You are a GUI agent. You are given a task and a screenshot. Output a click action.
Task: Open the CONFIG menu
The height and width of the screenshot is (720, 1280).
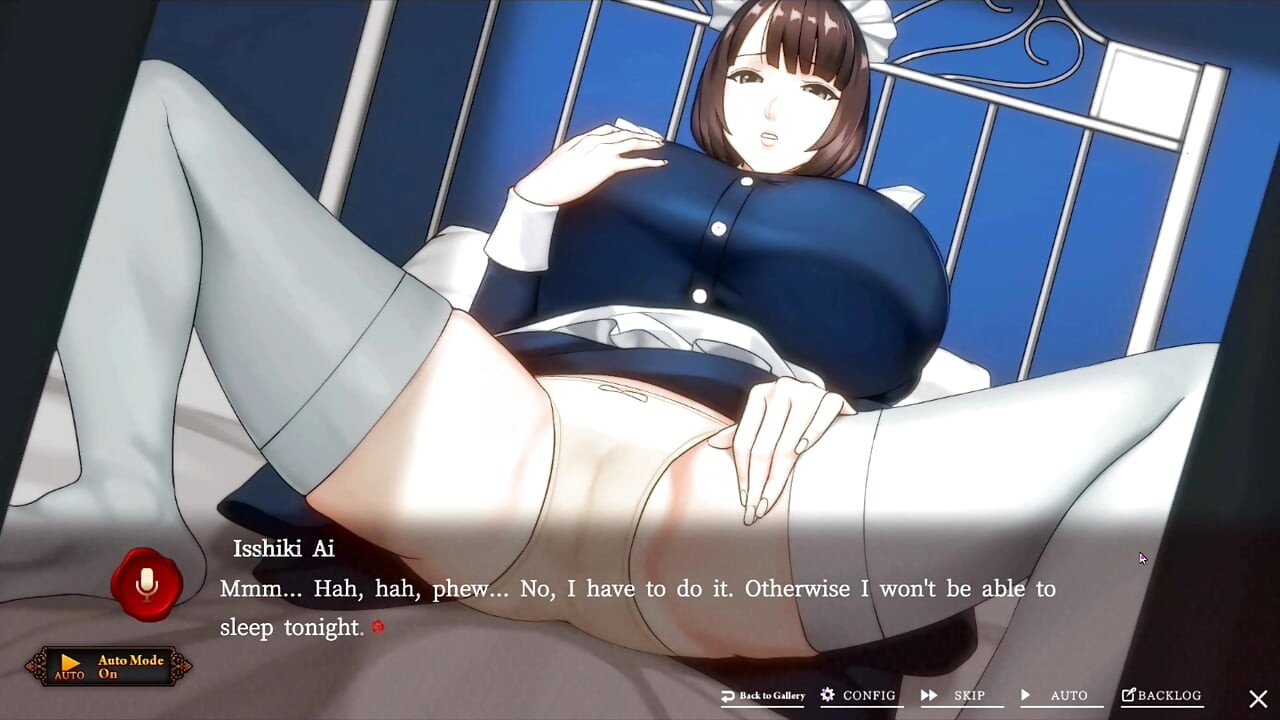pyautogui.click(x=861, y=696)
